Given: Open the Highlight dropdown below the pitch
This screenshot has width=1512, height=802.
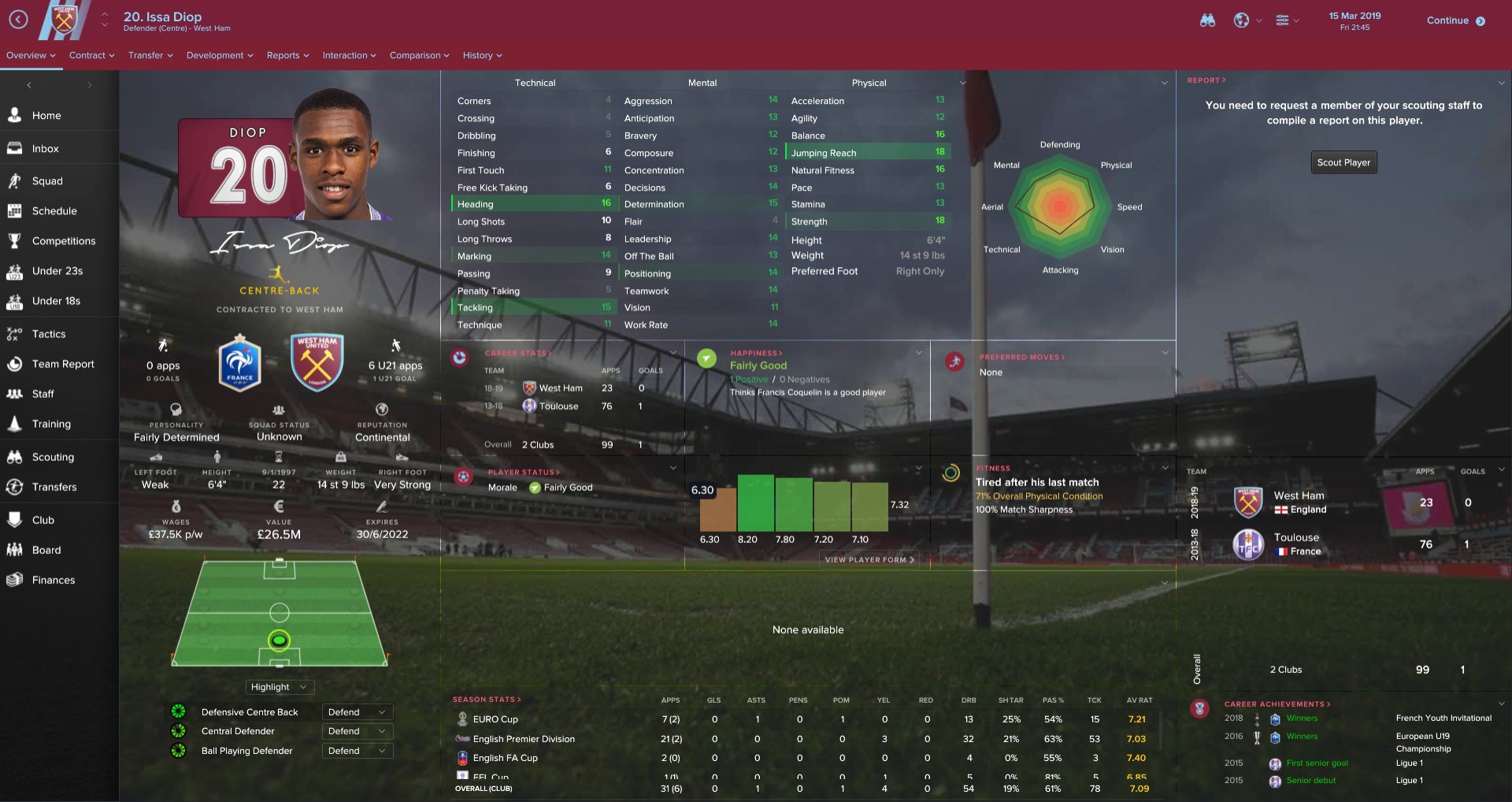Looking at the screenshot, I should click(x=280, y=687).
